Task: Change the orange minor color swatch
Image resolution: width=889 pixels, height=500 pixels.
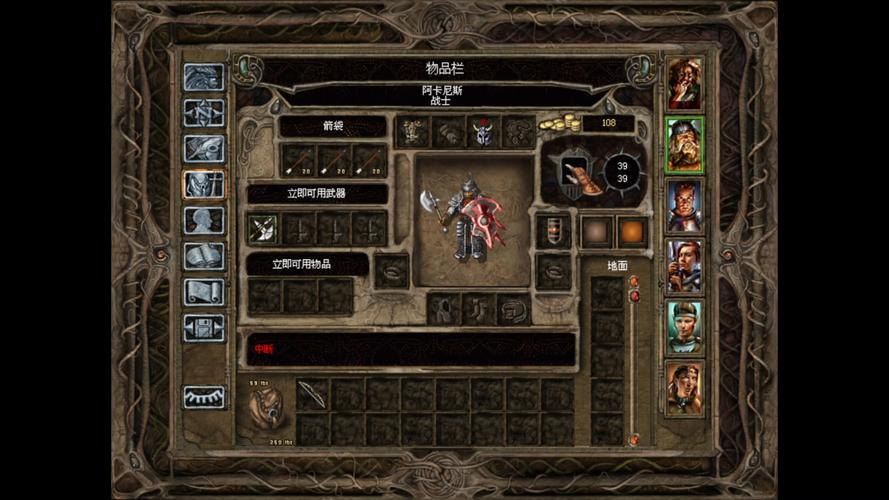Action: pyautogui.click(x=632, y=230)
